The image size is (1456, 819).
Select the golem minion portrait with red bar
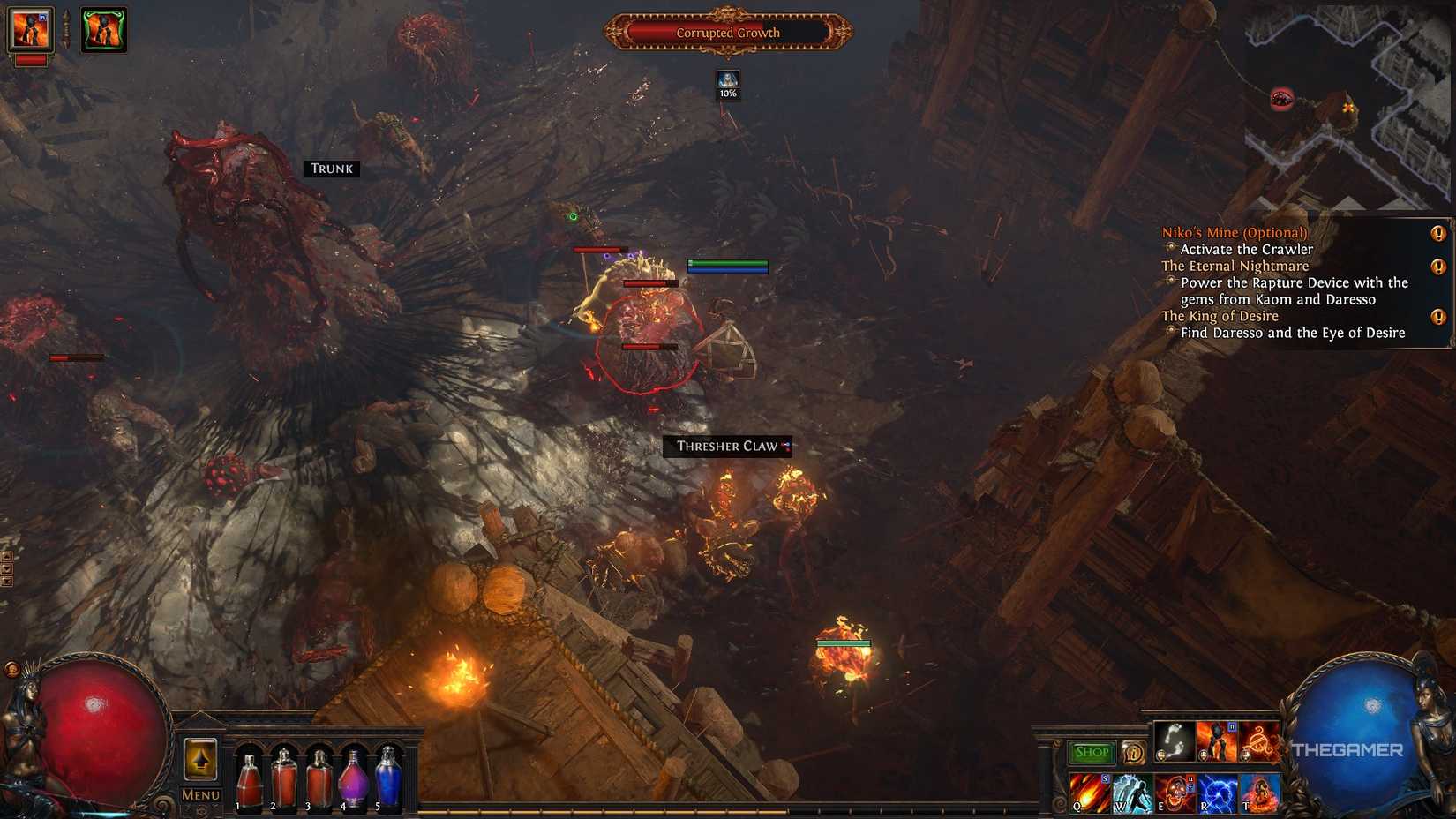30,30
